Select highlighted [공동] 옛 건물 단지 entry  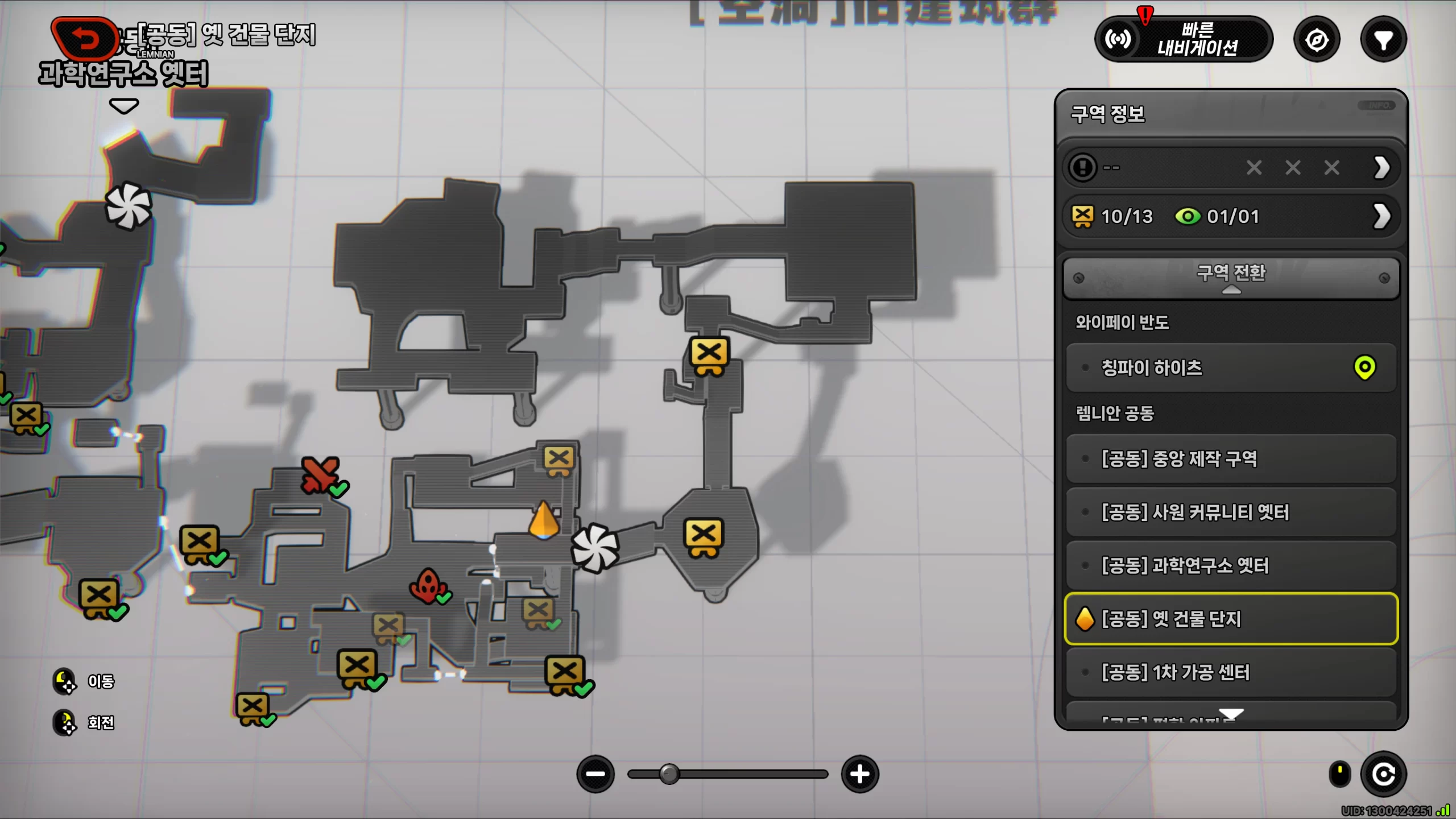pyautogui.click(x=1231, y=619)
